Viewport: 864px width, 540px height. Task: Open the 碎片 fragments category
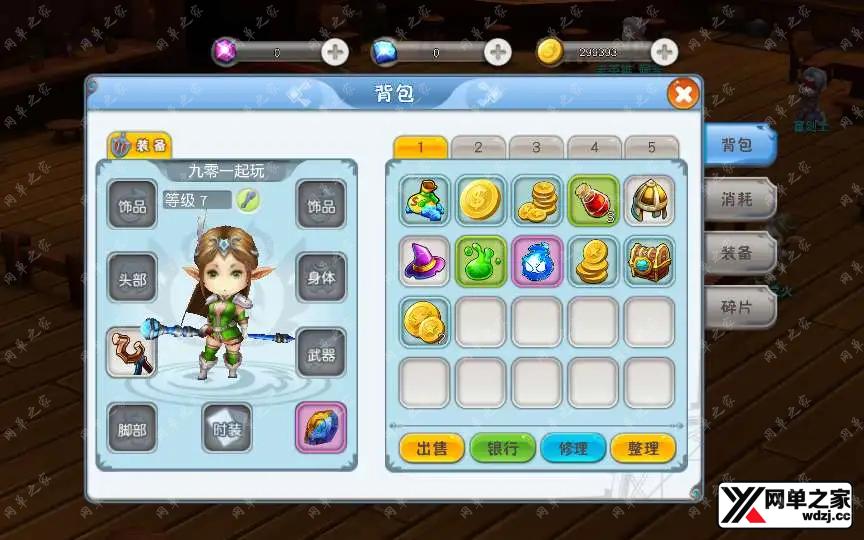point(736,308)
